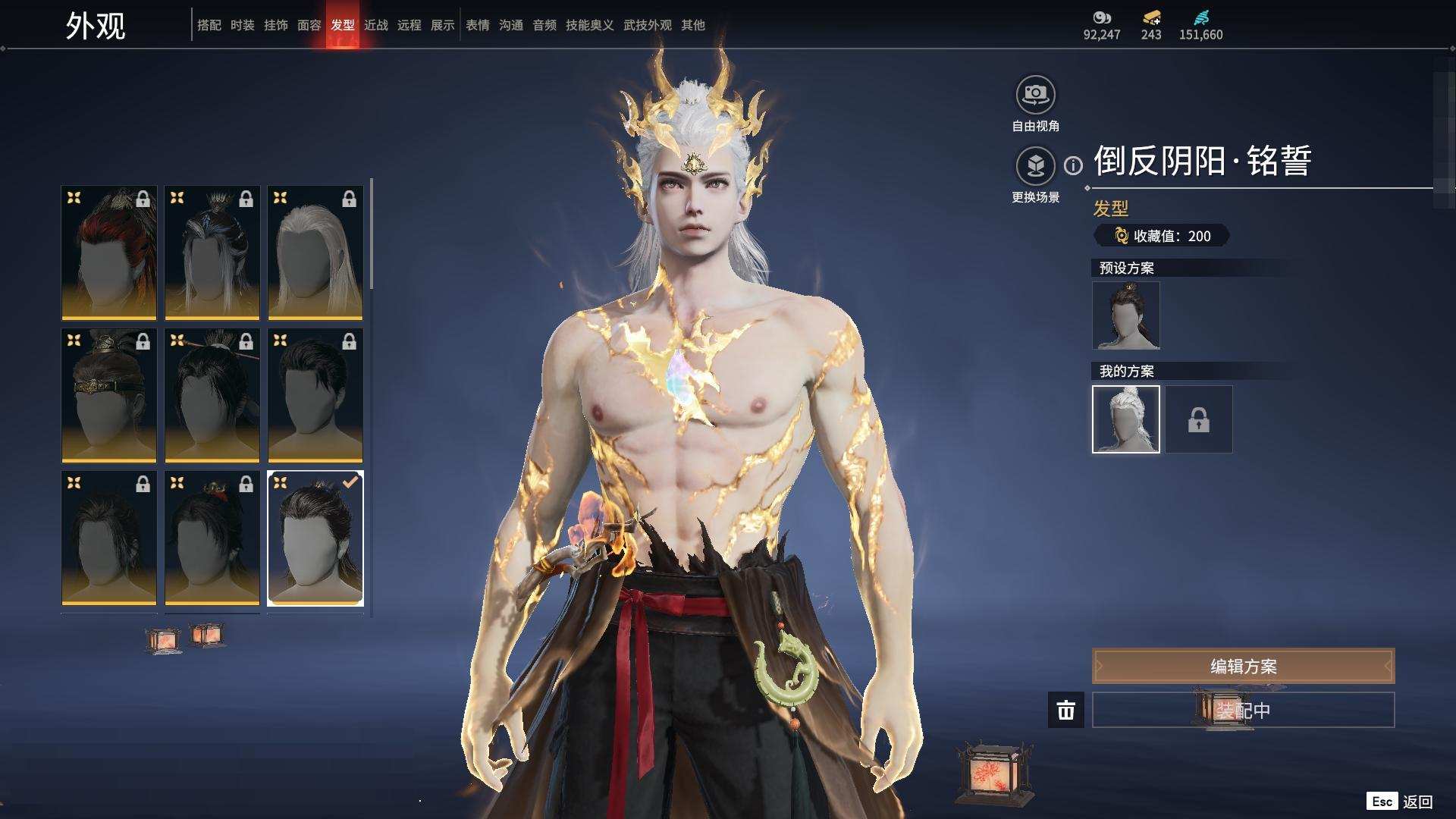Open the info icon beside 倒反阴阳·铭誓

1073,165
